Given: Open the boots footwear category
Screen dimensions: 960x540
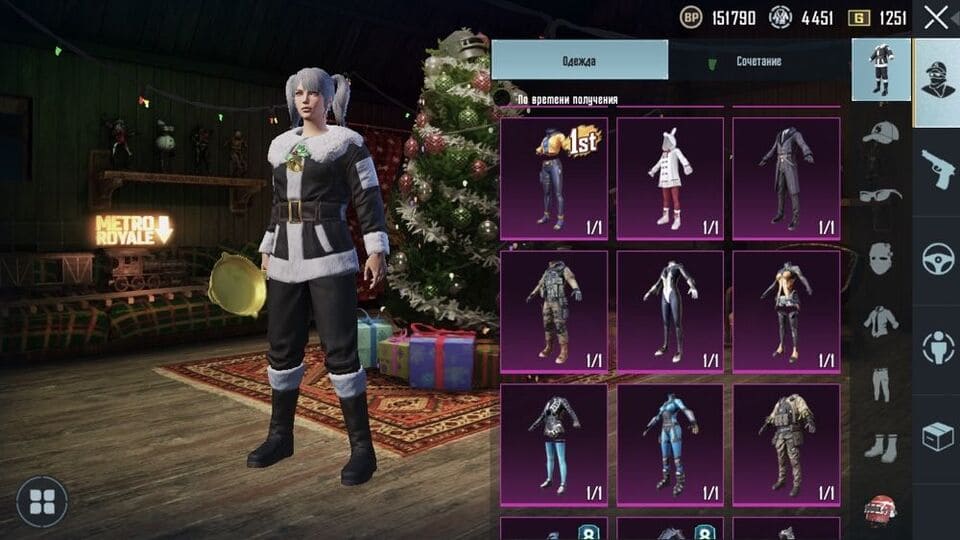Looking at the screenshot, I should coord(881,446).
